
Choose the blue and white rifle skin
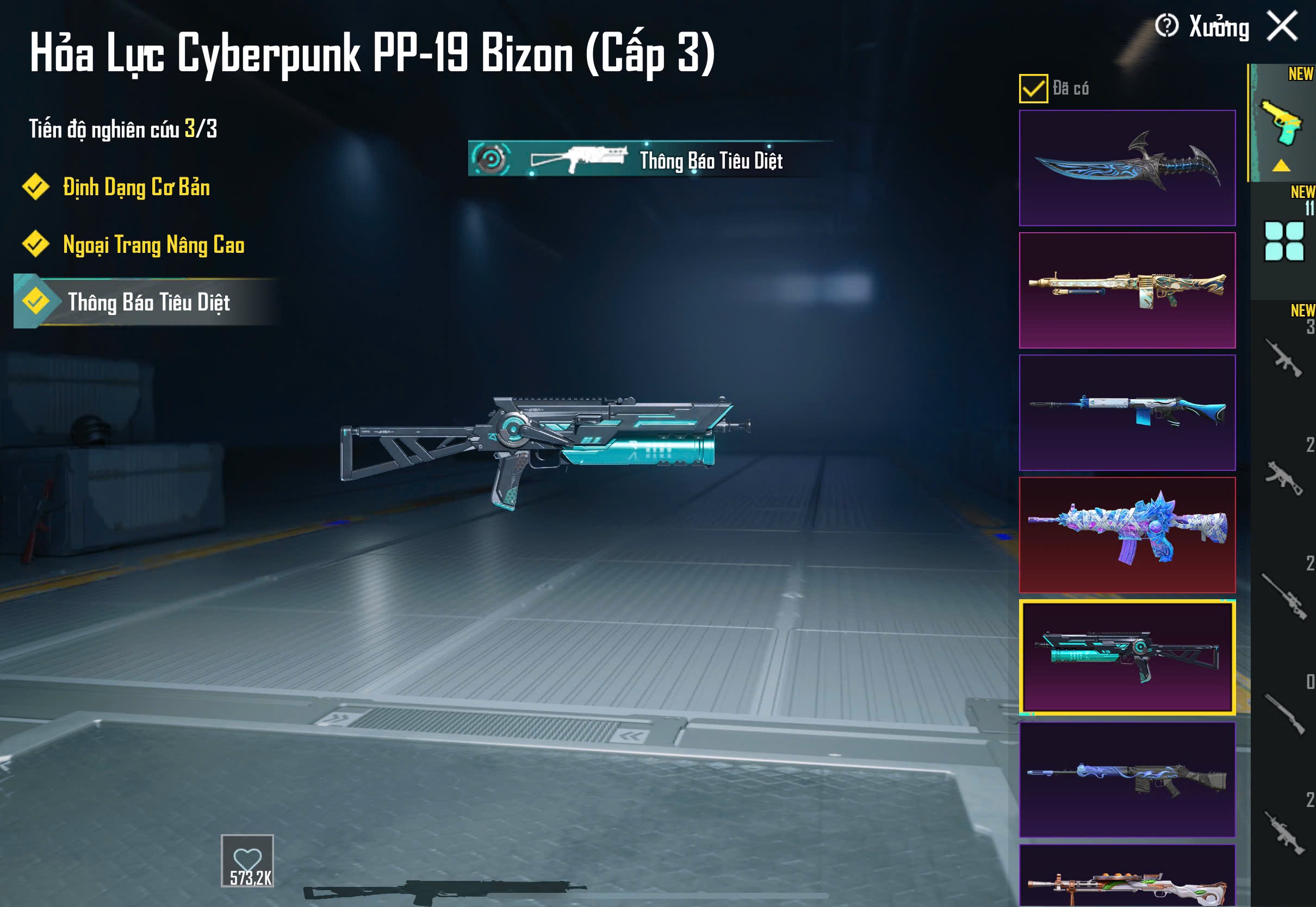pyautogui.click(x=1127, y=413)
